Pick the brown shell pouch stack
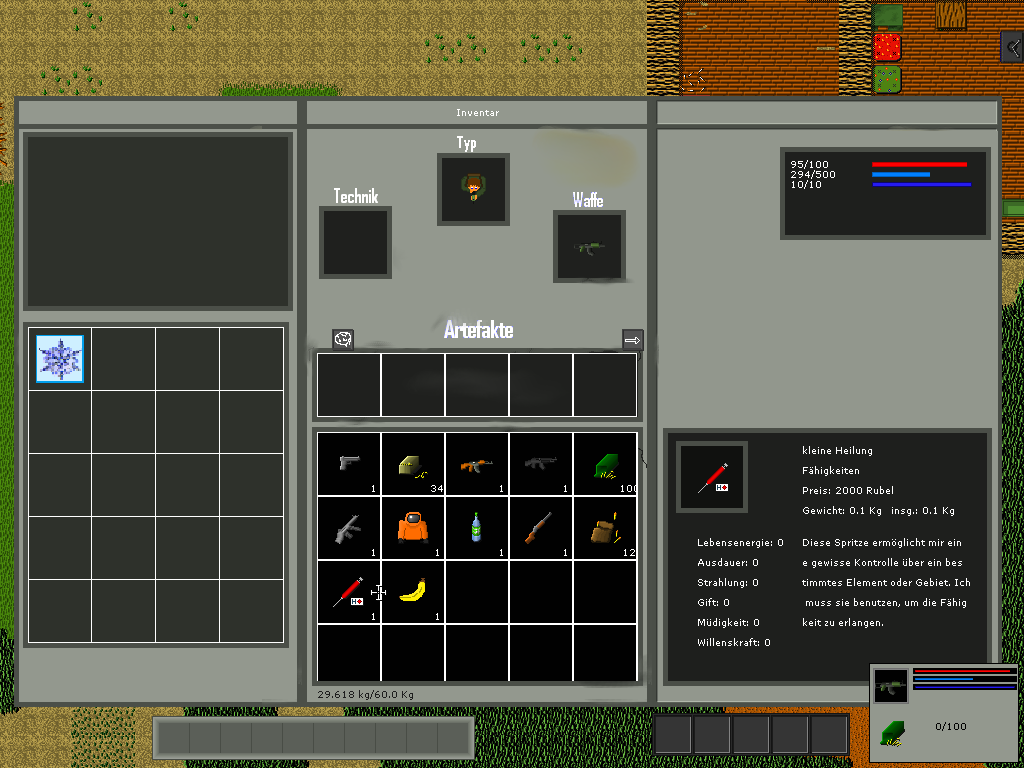The width and height of the screenshot is (1024, 768). pos(605,528)
